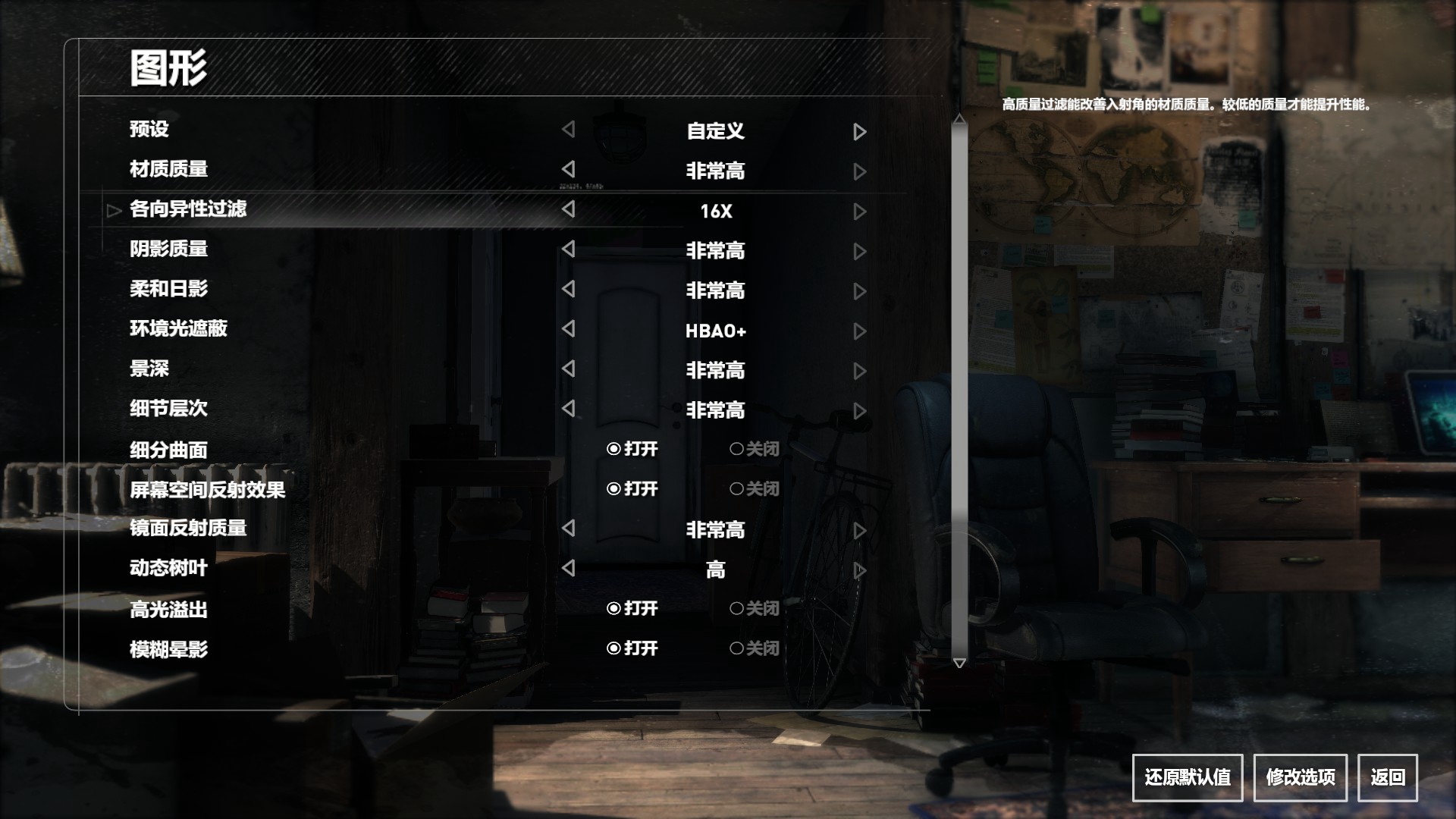
Task: Decrease 柔和日影 using the left arrow
Action: click(x=569, y=291)
